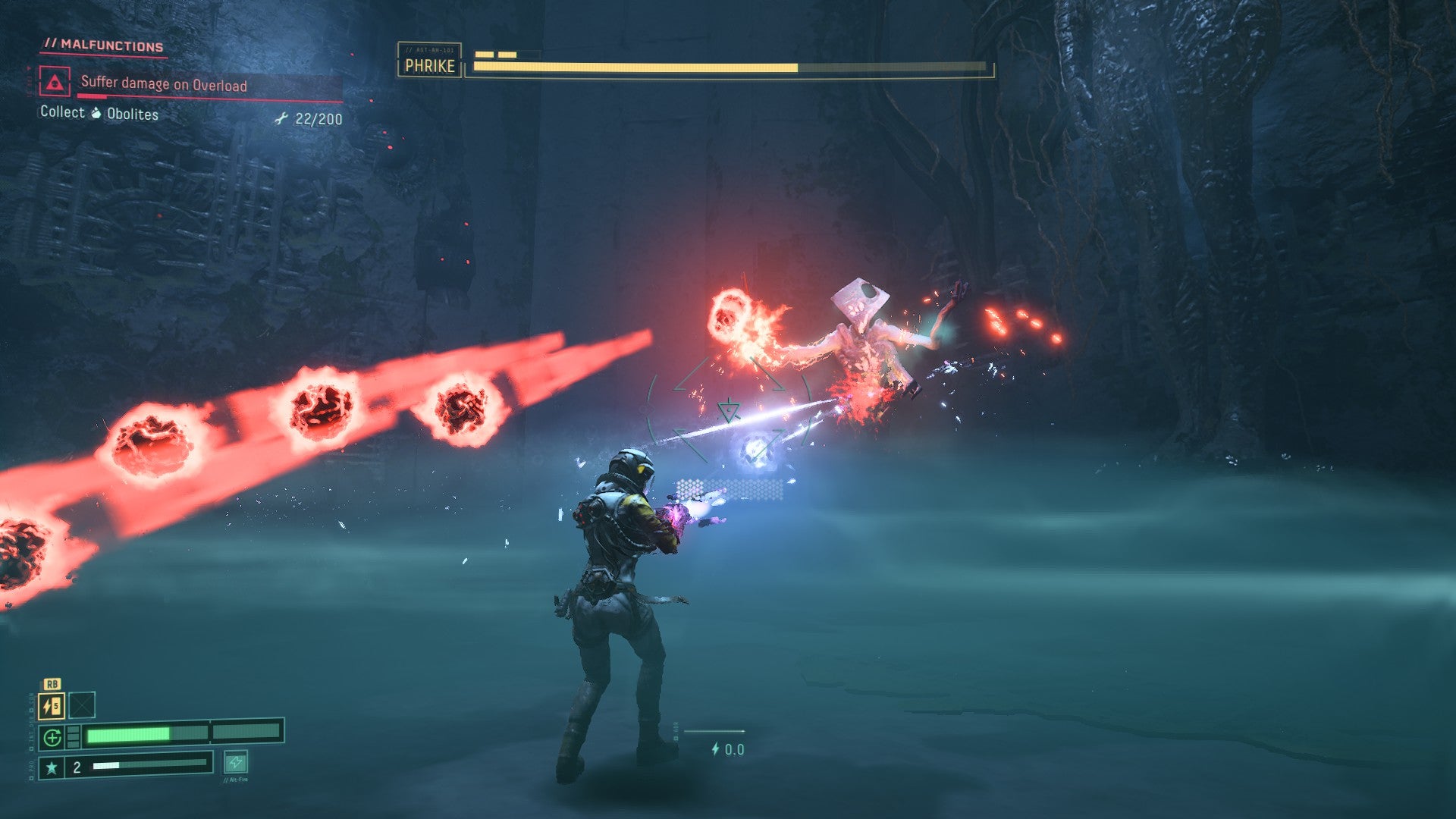
Task: Use the lightning bolt consumable slot
Action: [52, 706]
